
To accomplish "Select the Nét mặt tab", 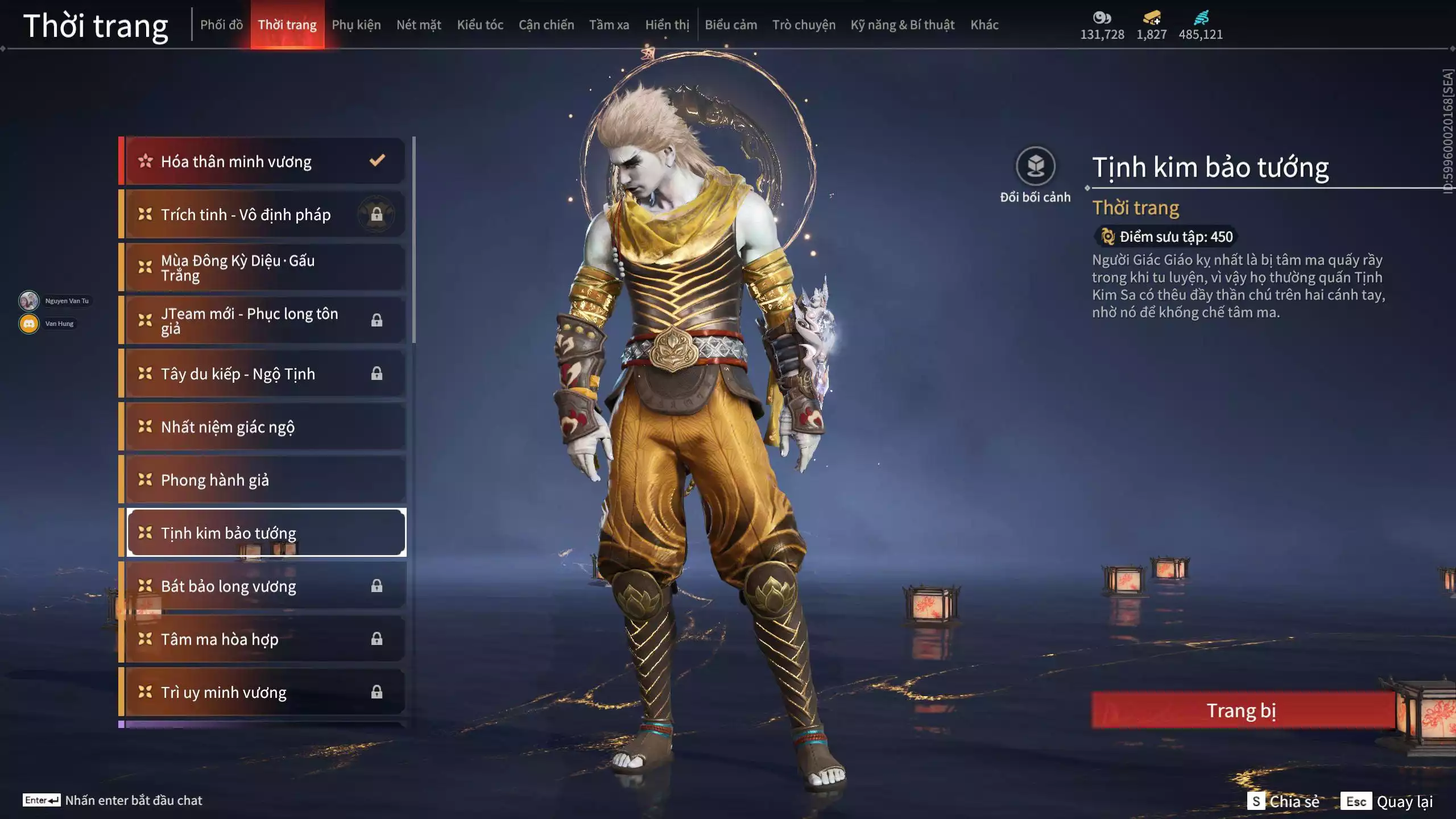I will pos(419,25).
